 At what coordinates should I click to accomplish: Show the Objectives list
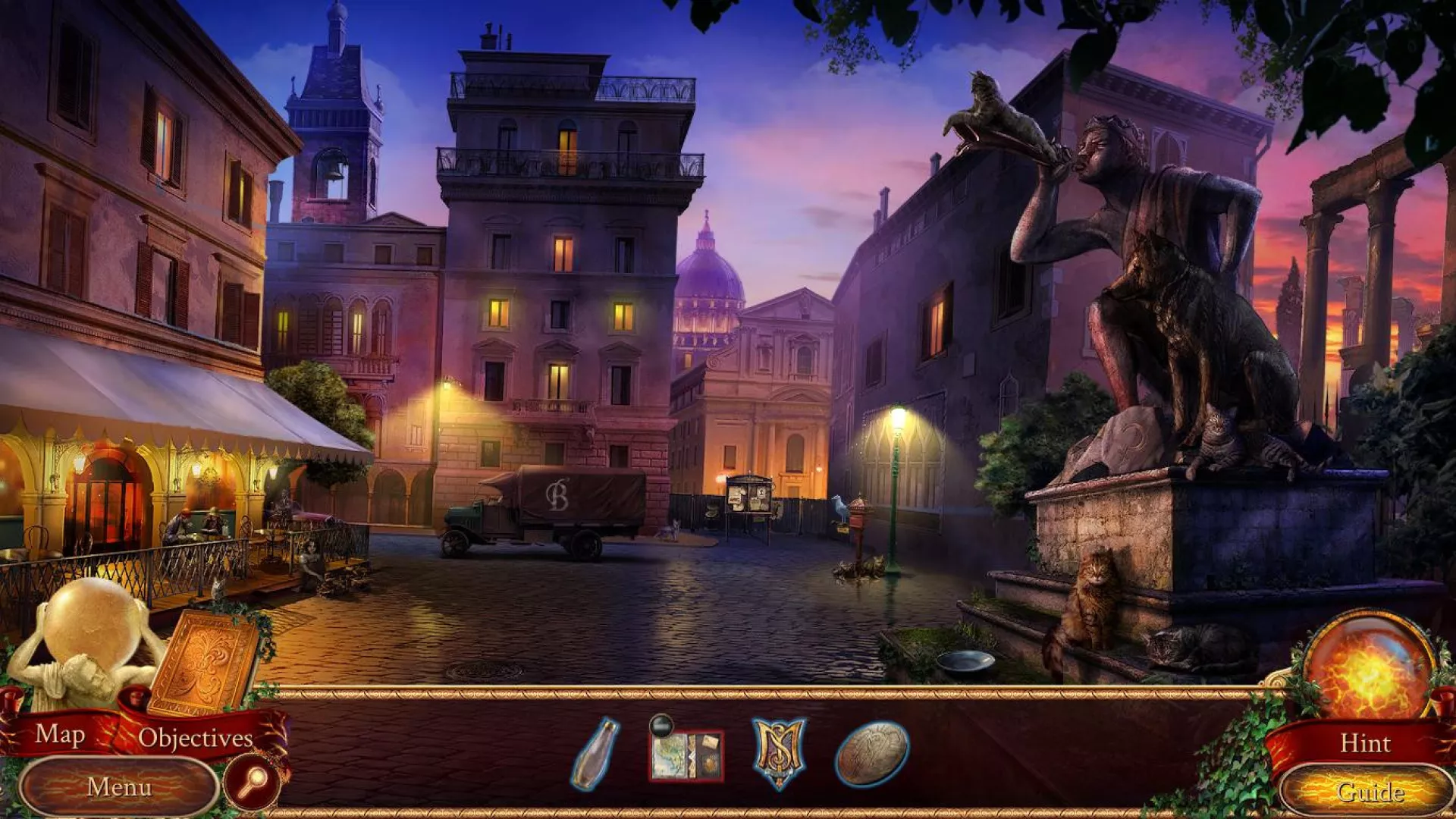[195, 738]
